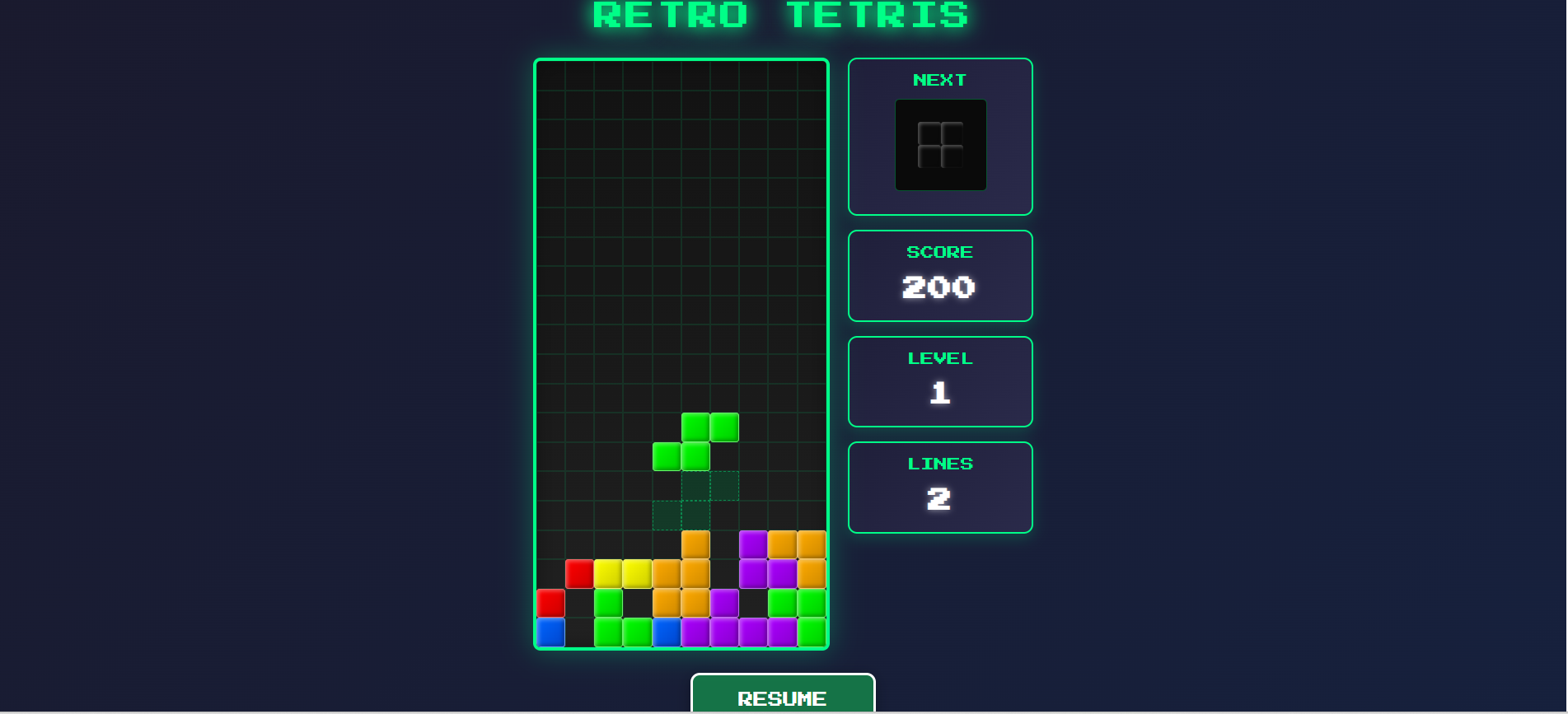Click the topmost orange block in the center stack
Screen dimensions: 1568x714
(x=696, y=544)
